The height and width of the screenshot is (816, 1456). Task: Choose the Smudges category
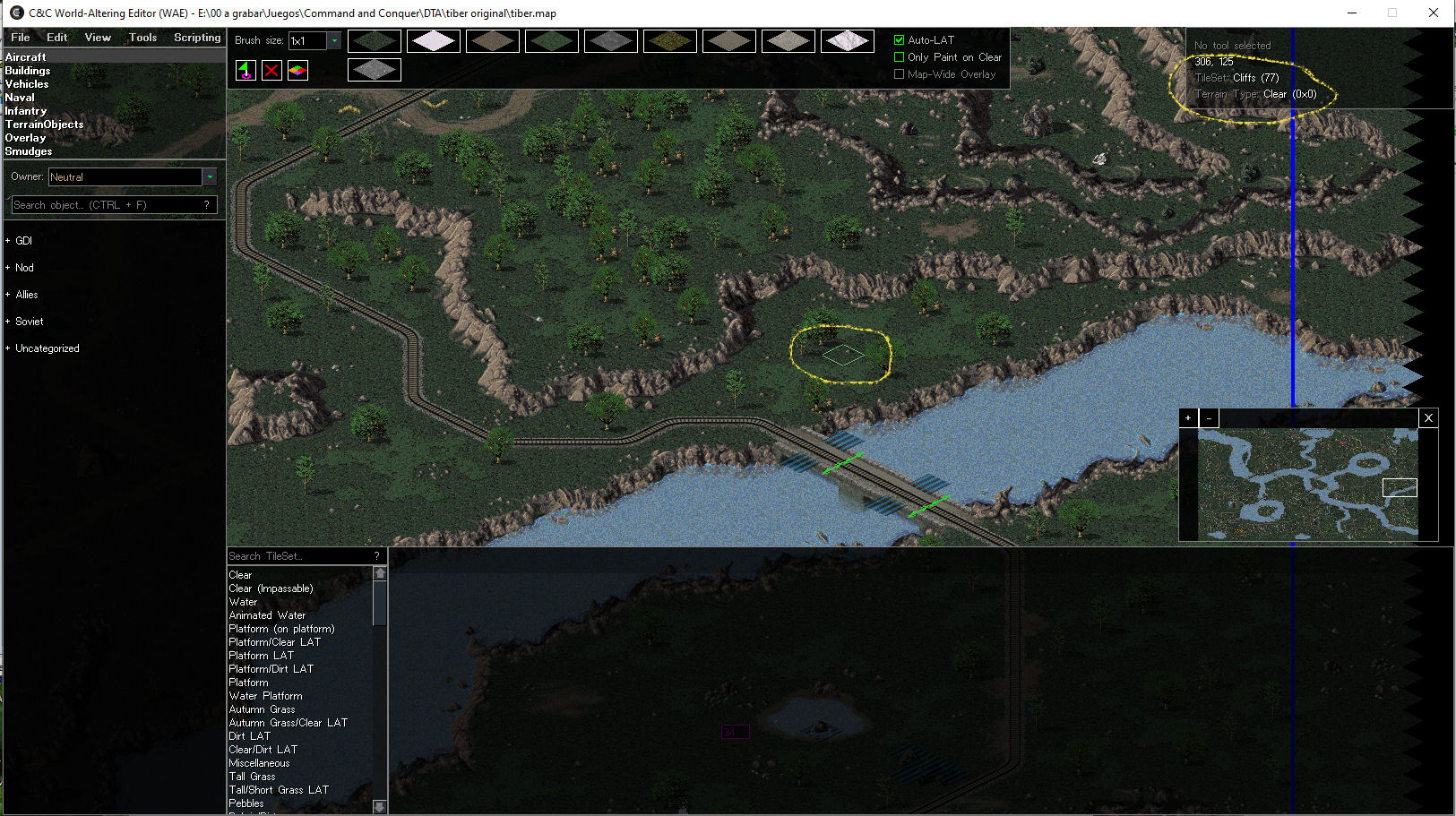click(29, 151)
